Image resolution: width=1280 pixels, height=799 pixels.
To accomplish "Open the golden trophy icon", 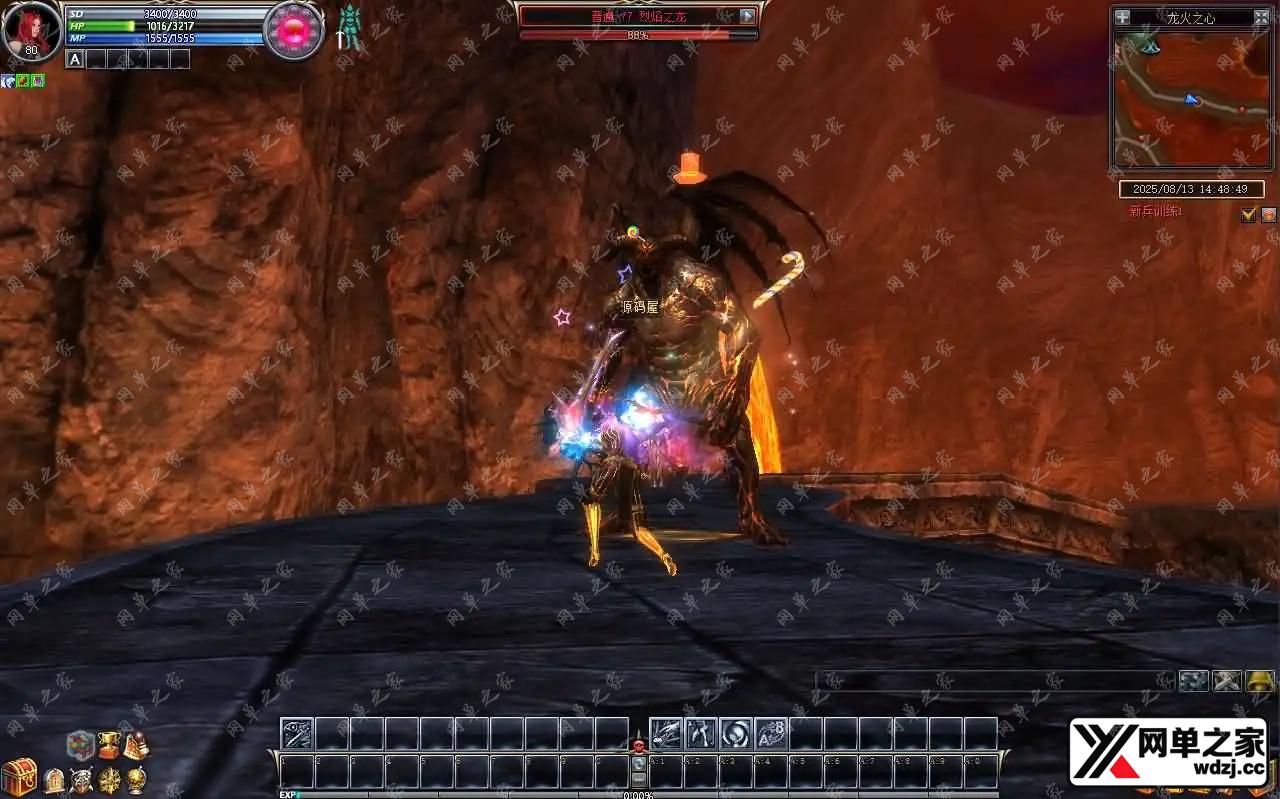I will pos(108,746).
